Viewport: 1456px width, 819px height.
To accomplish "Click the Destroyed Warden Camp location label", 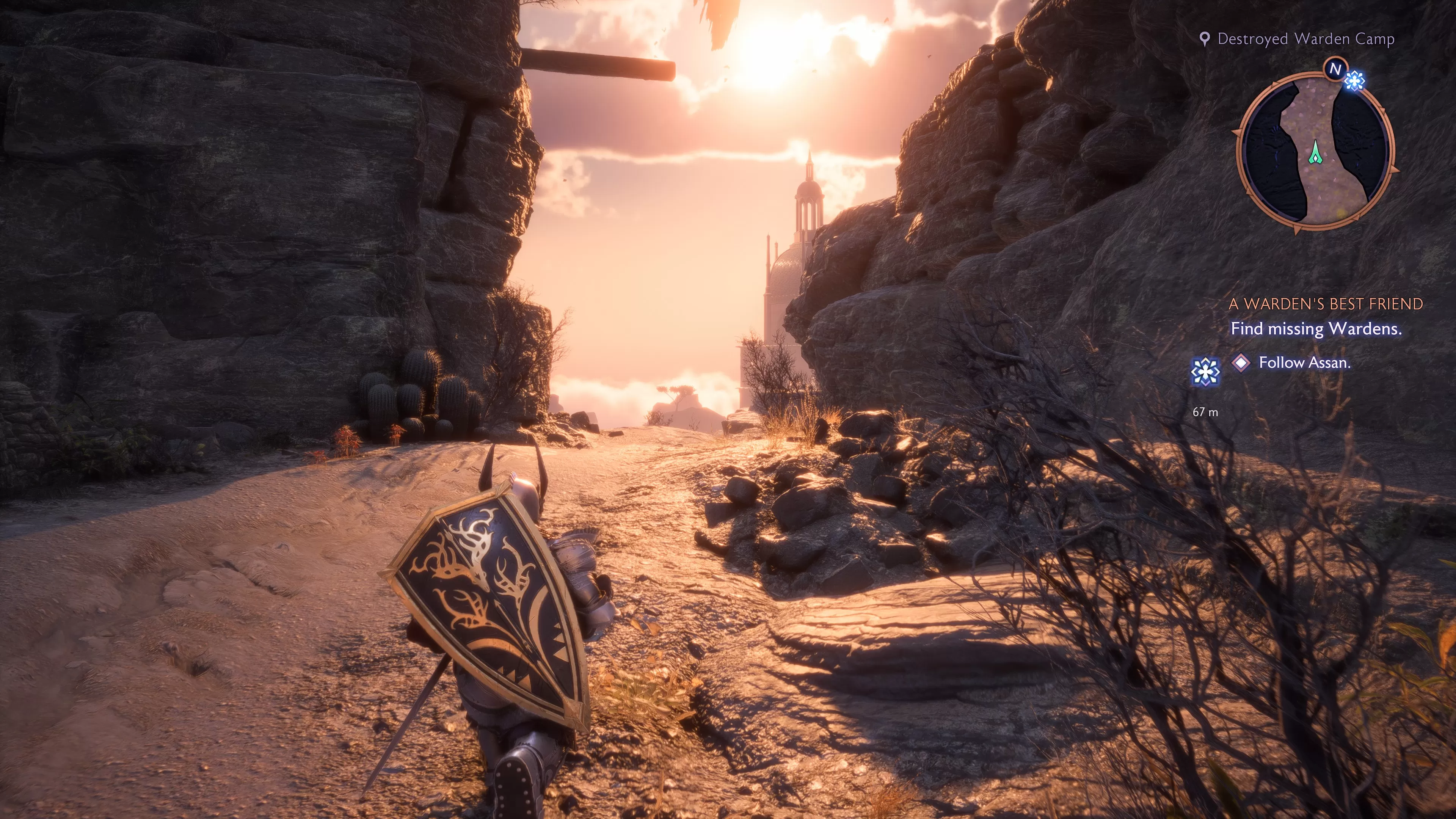I will point(1305,39).
